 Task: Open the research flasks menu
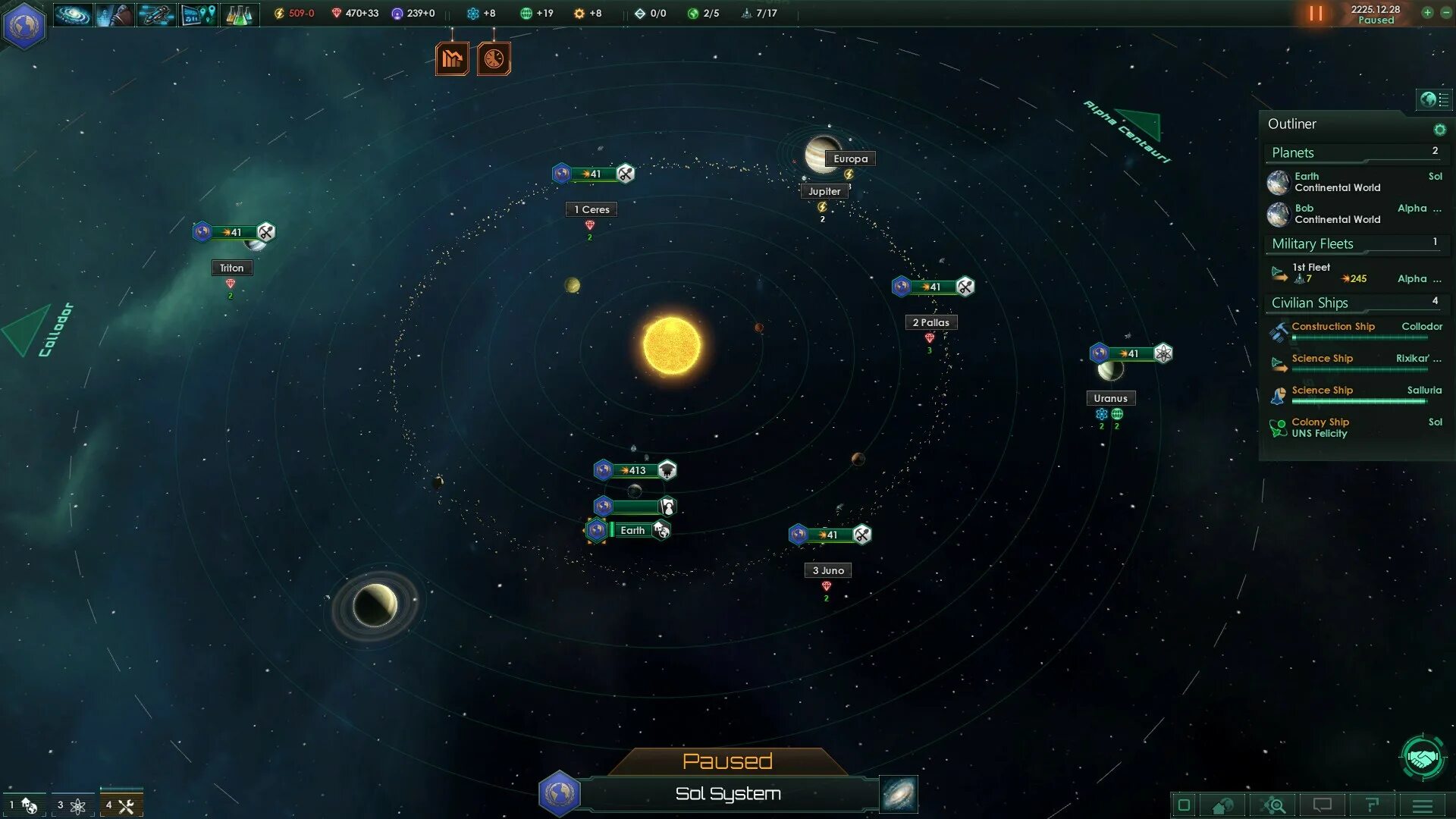pyautogui.click(x=239, y=14)
